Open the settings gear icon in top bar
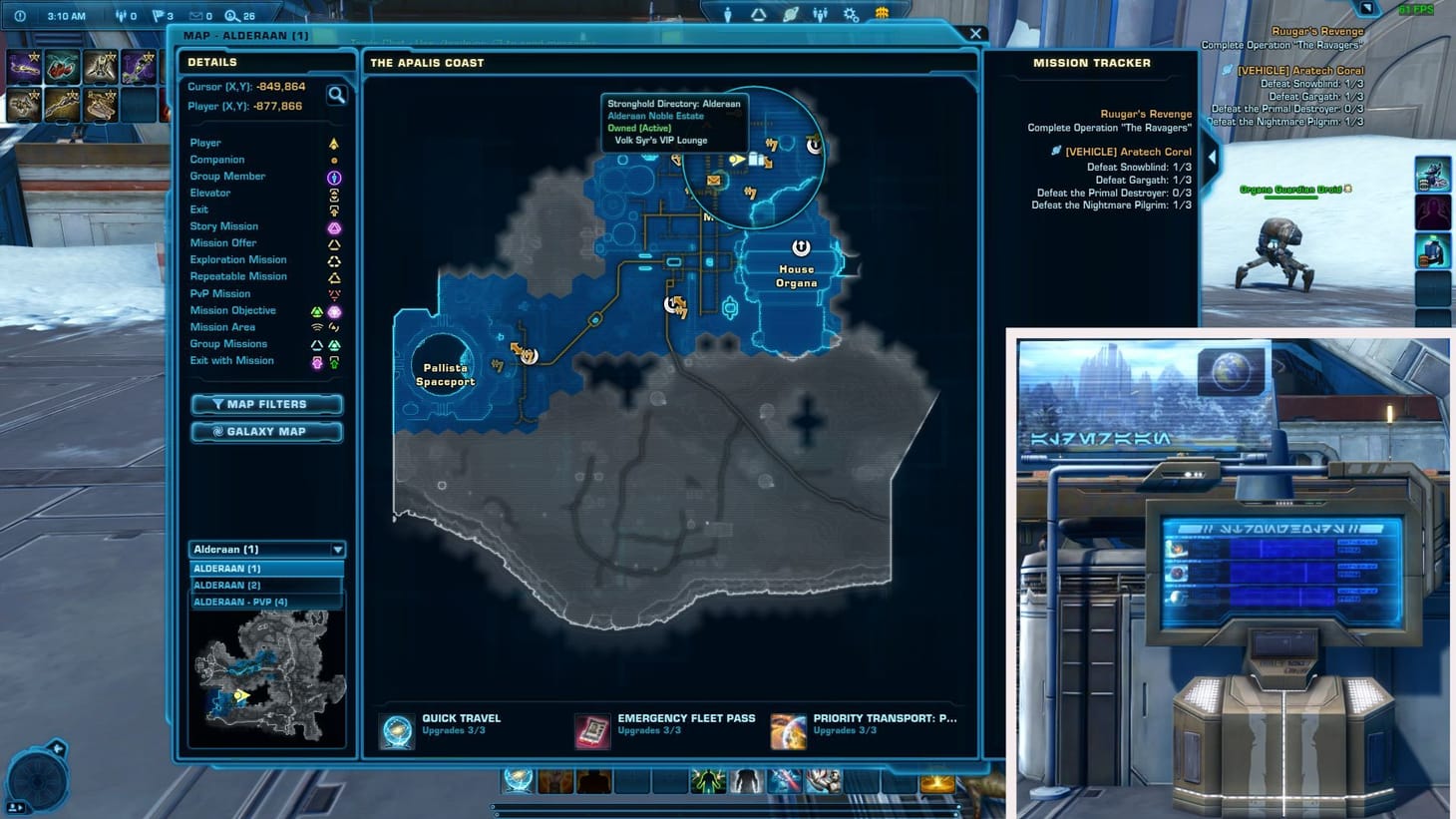Image resolution: width=1456 pixels, height=819 pixels. [850, 13]
